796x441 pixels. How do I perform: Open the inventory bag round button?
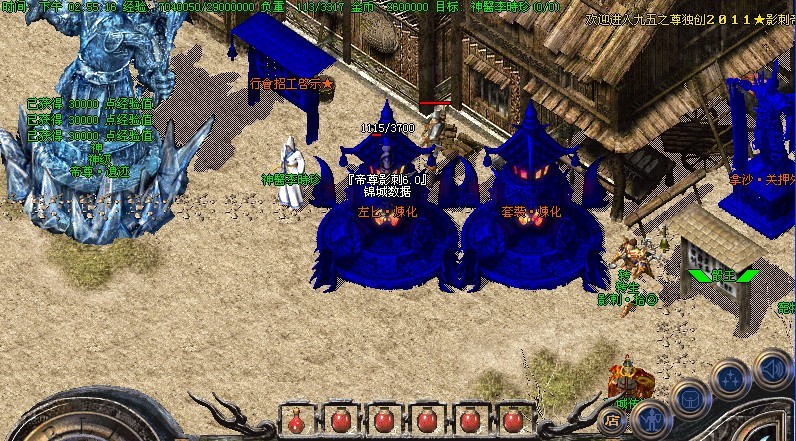pos(691,400)
